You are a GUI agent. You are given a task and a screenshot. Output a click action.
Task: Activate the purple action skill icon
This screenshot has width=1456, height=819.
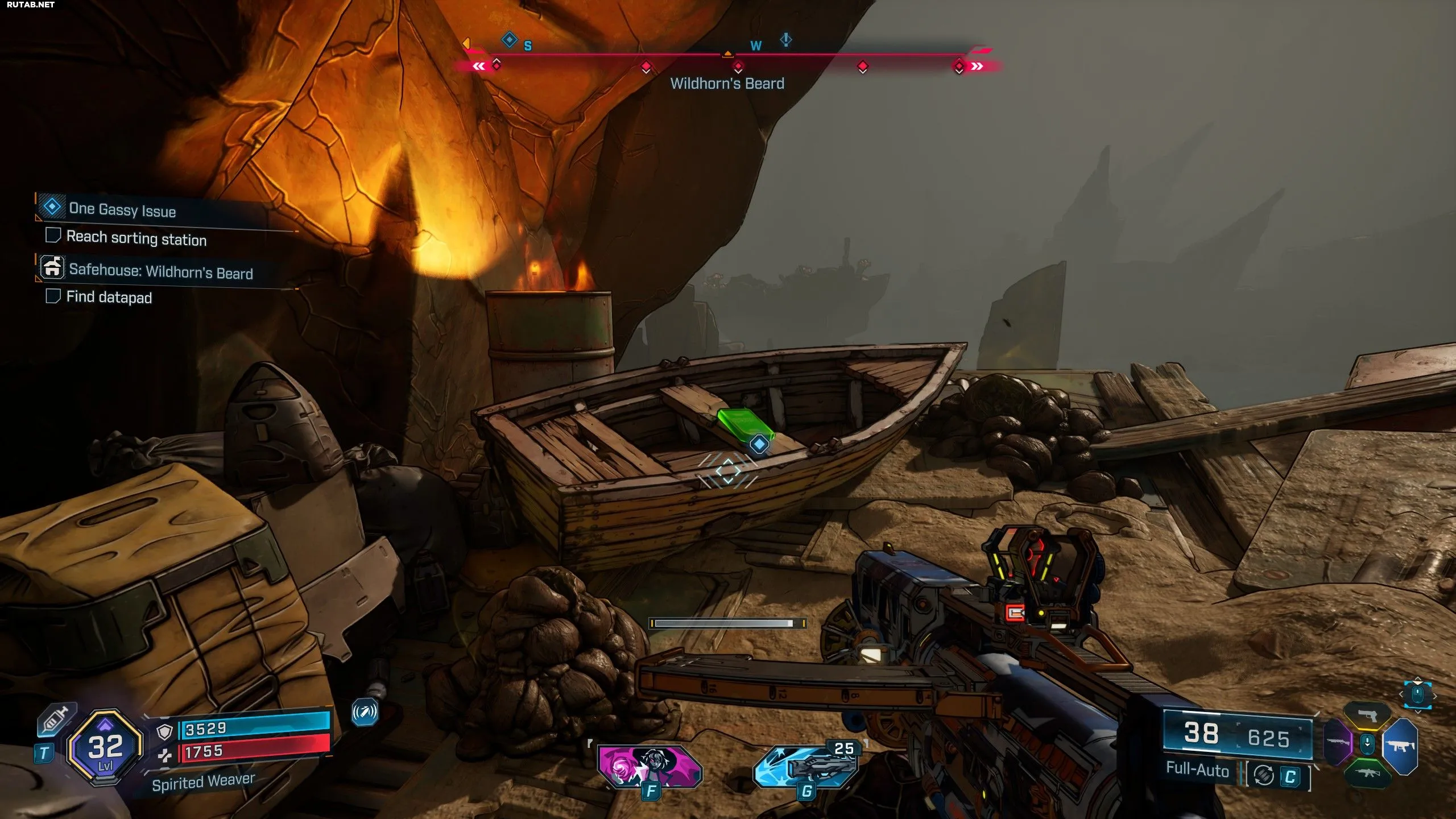(650, 766)
